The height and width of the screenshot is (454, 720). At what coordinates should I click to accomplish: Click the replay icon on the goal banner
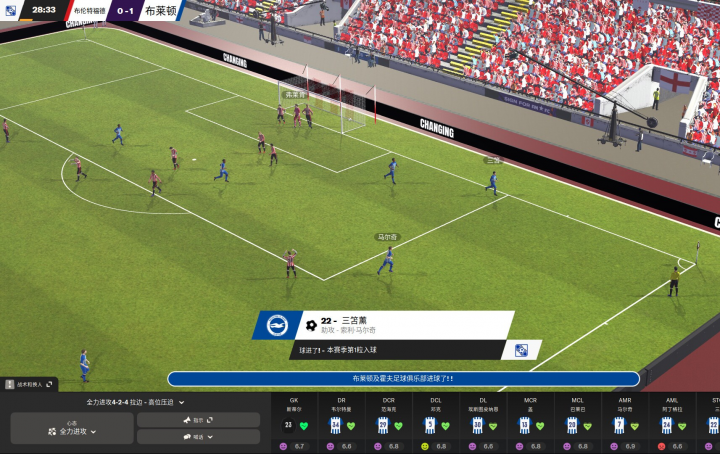[x=521, y=350]
